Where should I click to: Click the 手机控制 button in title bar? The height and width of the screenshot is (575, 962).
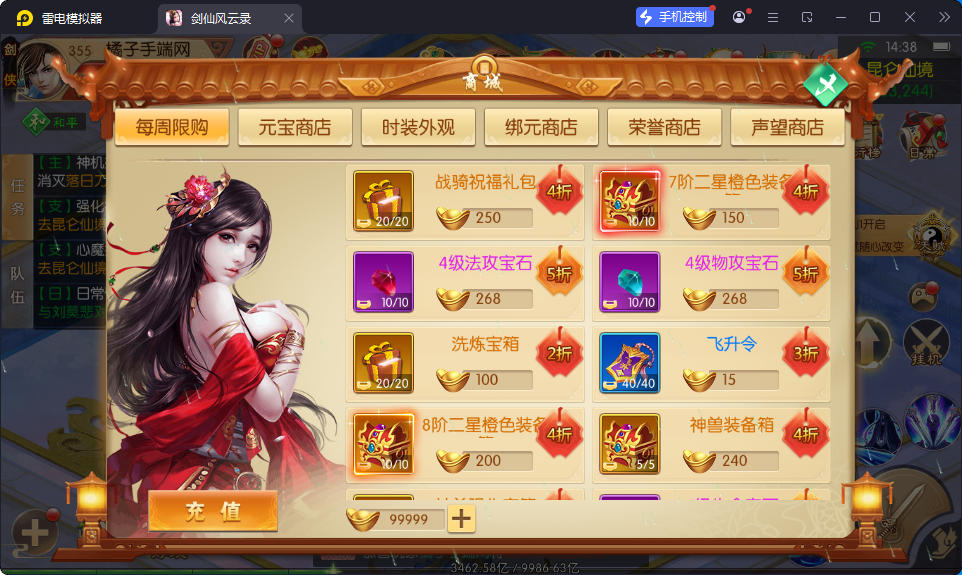pos(675,17)
